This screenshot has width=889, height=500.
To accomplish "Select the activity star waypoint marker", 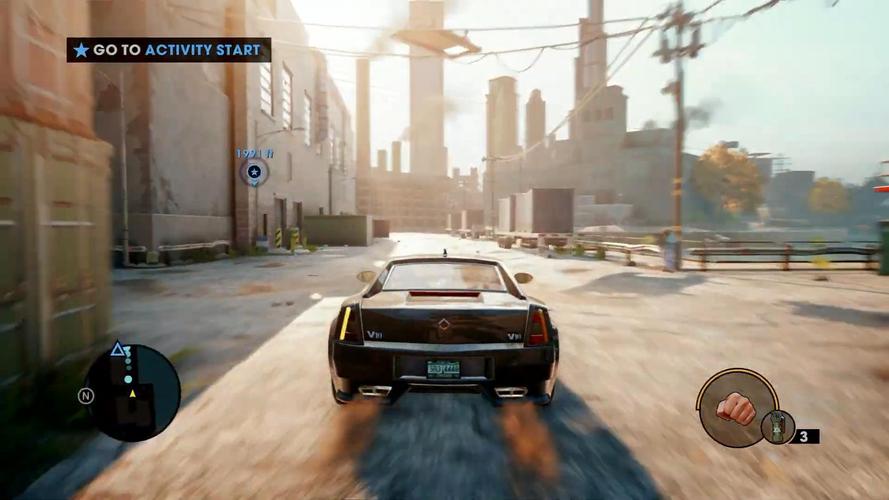I will (x=254, y=173).
